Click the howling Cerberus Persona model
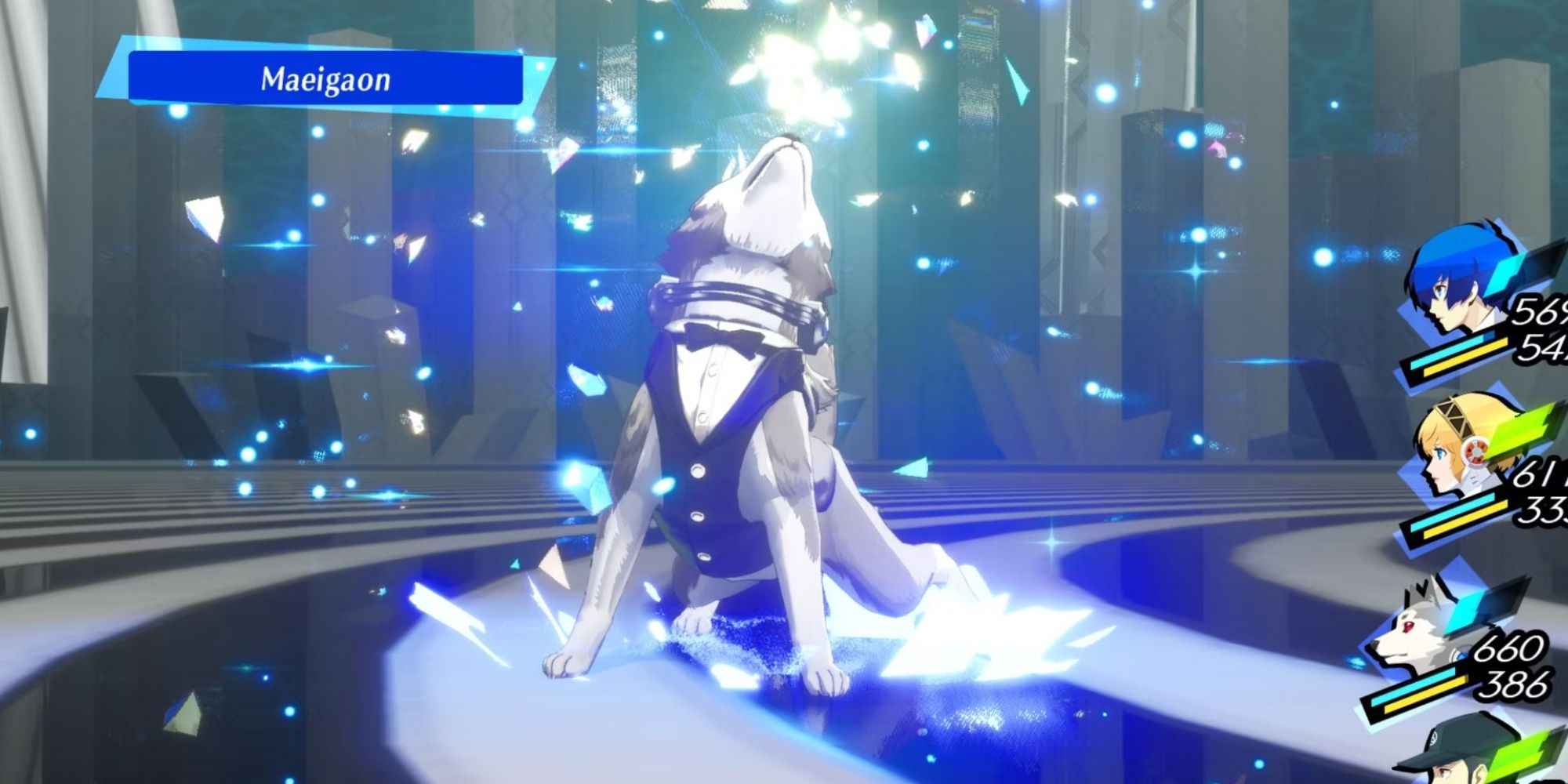This screenshot has width=1568, height=784. click(745, 392)
